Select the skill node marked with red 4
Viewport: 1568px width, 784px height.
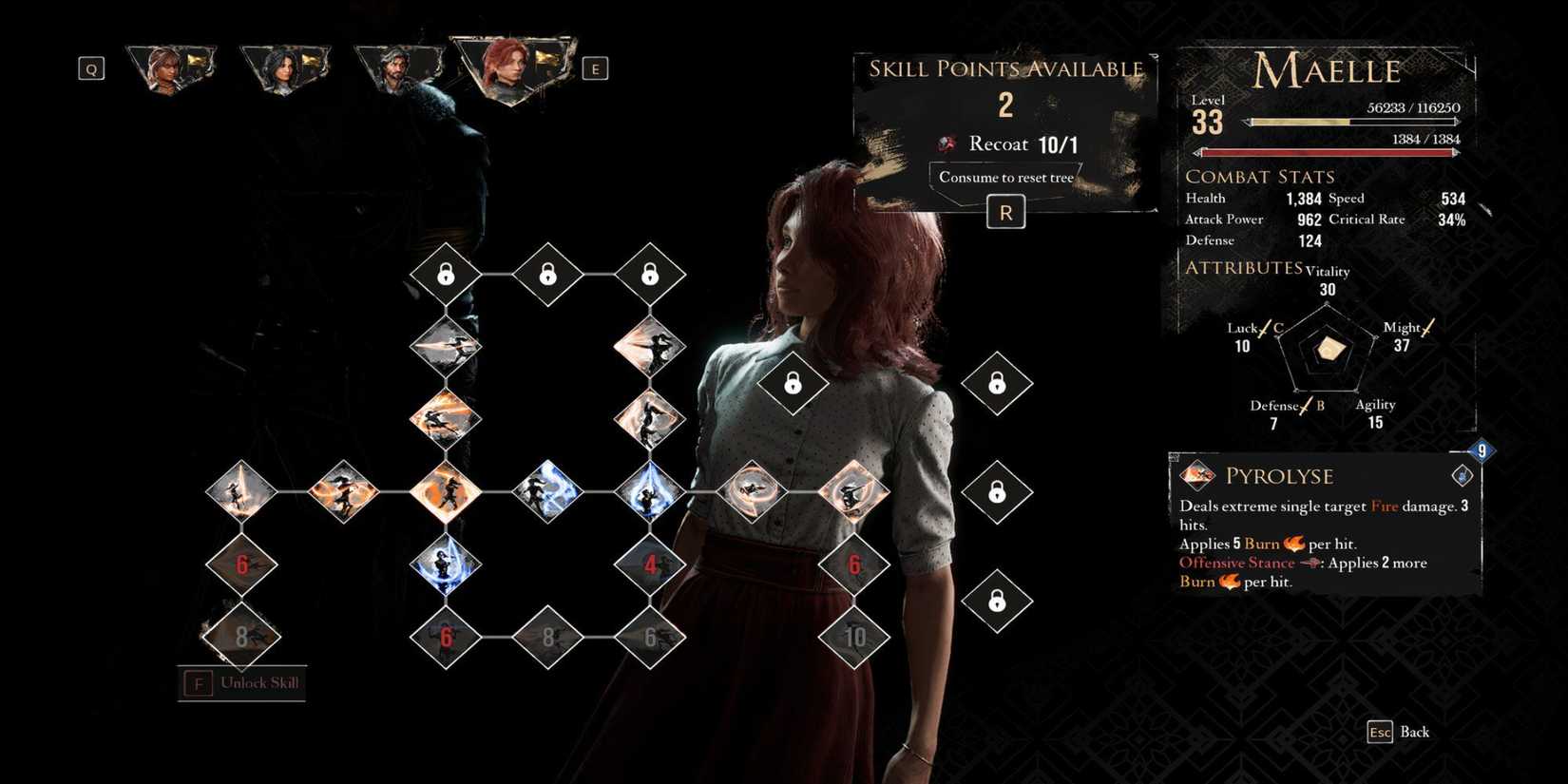(x=651, y=563)
